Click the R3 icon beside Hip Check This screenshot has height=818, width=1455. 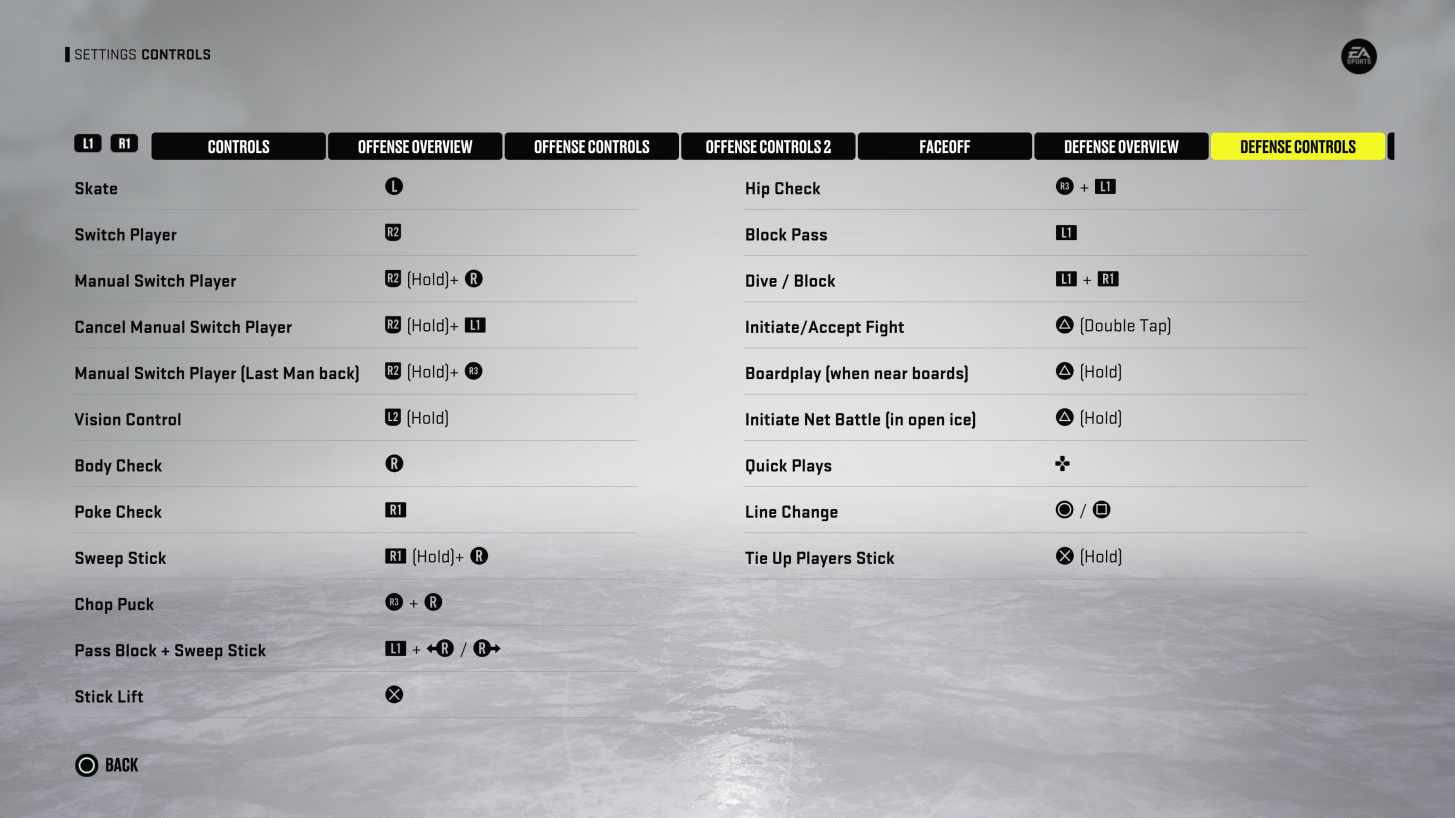pyautogui.click(x=1063, y=186)
